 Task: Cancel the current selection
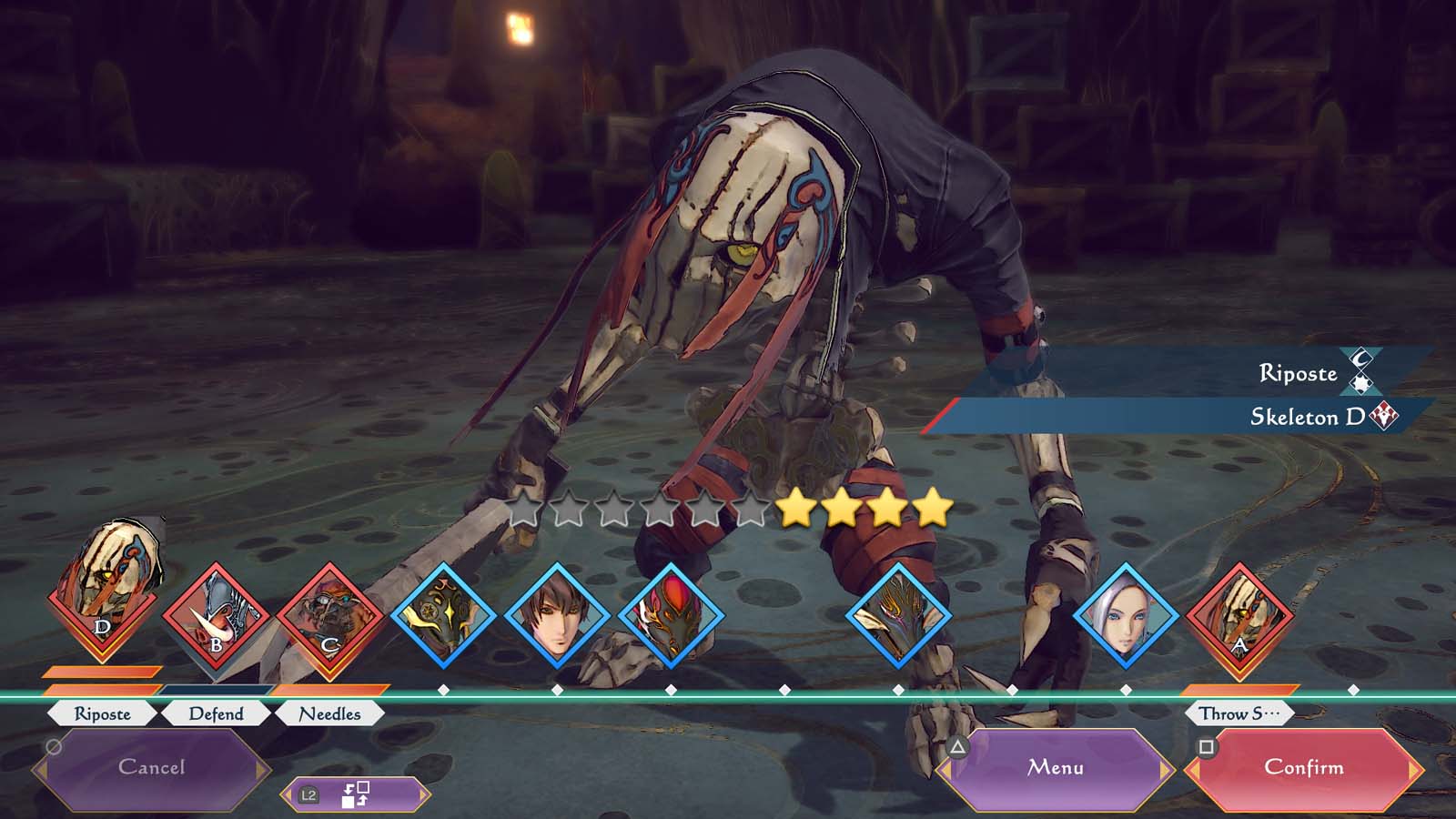click(151, 768)
